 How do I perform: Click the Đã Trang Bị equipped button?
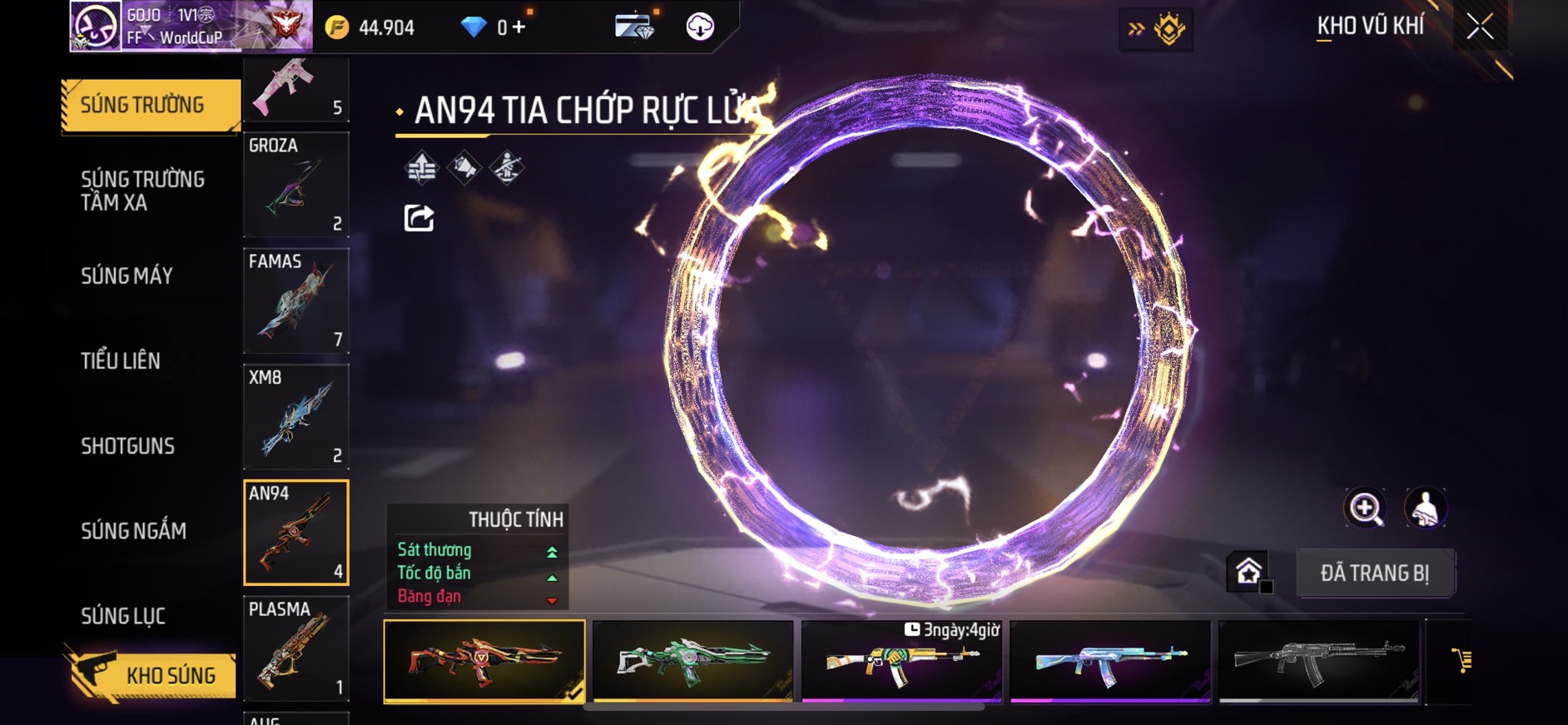[1374, 574]
